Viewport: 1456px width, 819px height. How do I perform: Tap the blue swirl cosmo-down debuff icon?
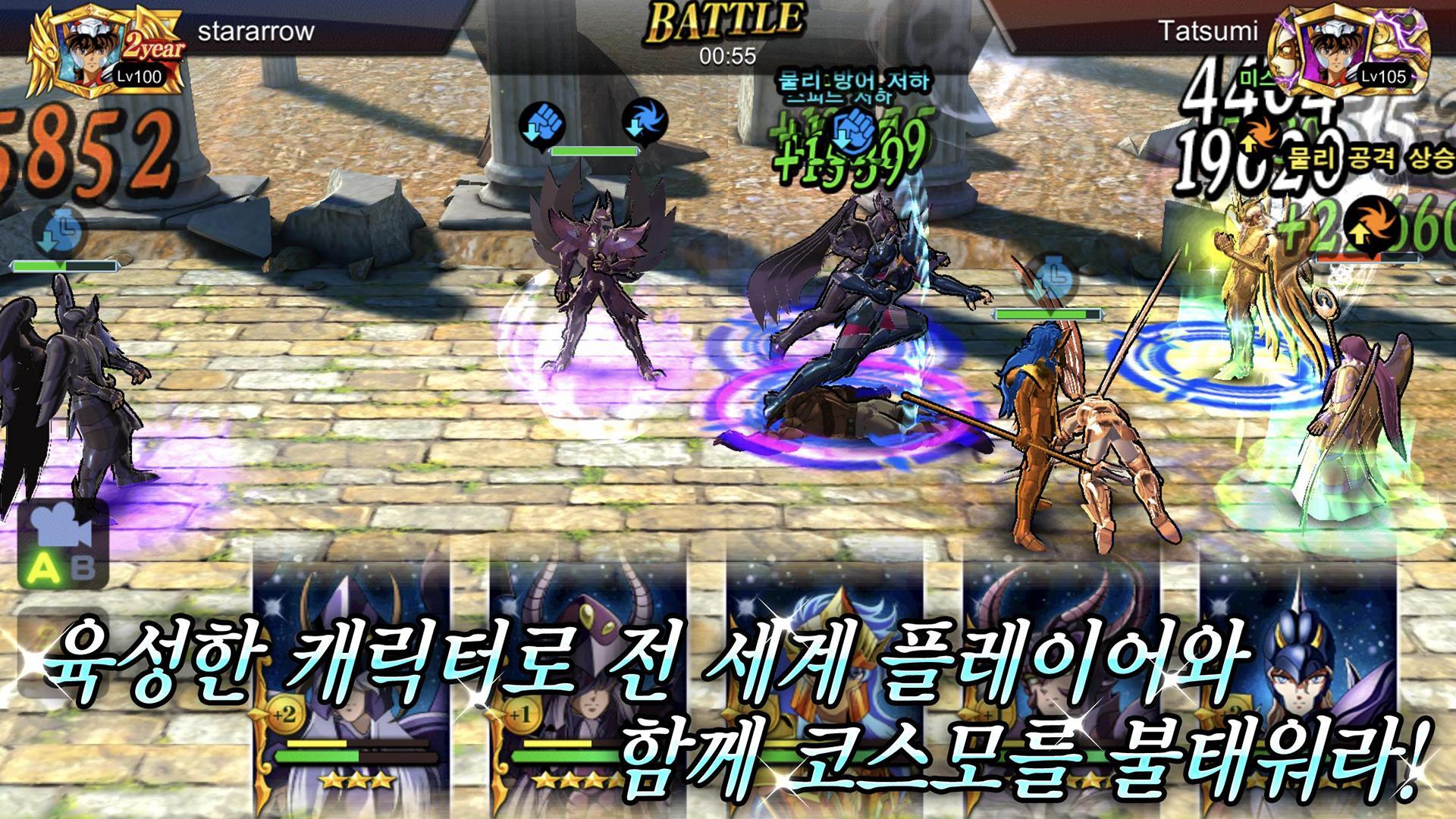[643, 121]
